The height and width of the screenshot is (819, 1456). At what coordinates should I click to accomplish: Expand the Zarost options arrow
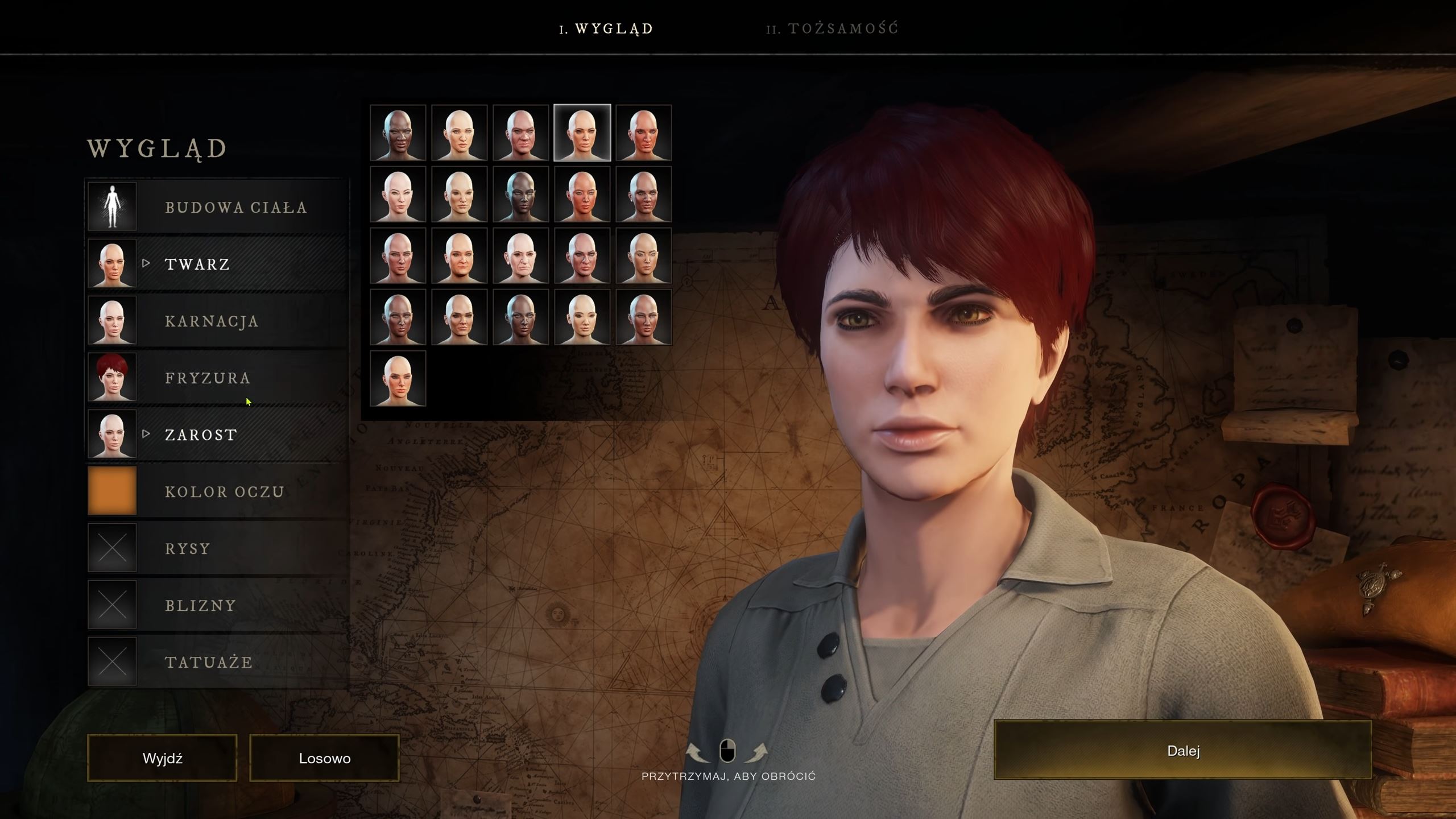tap(147, 434)
